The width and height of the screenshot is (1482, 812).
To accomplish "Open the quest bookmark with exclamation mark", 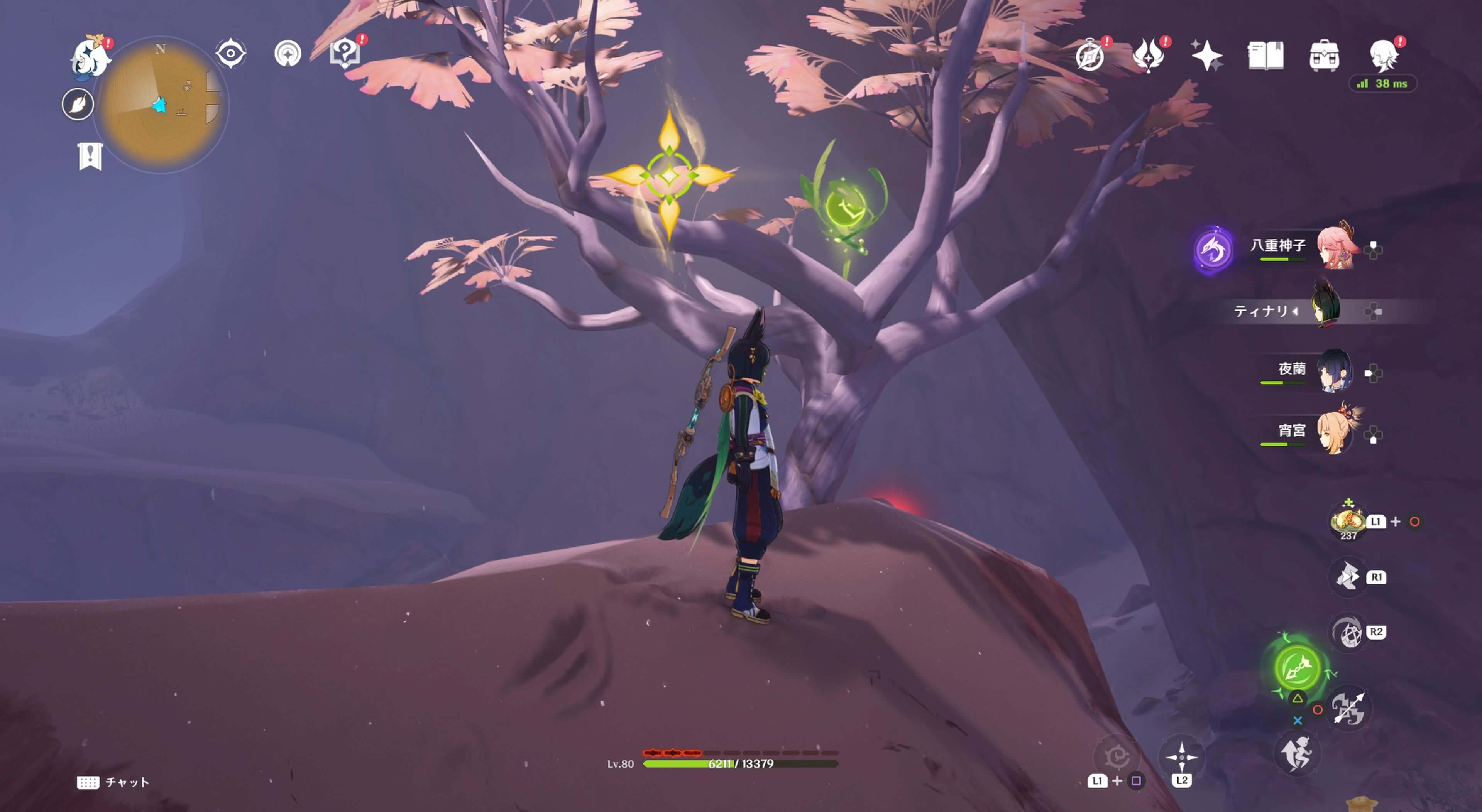I will tap(90, 156).
